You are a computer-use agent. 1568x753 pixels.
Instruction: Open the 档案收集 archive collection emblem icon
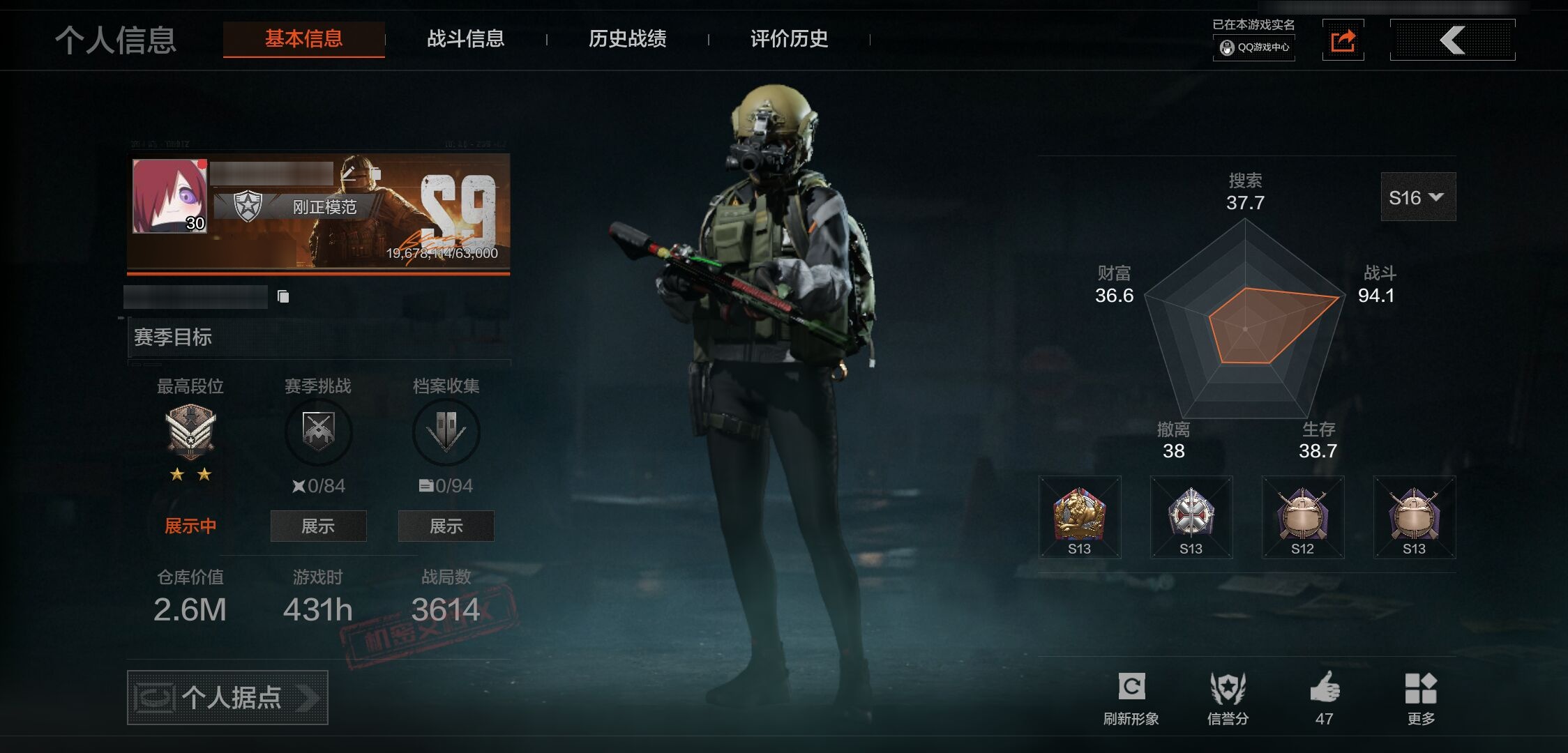click(x=446, y=431)
